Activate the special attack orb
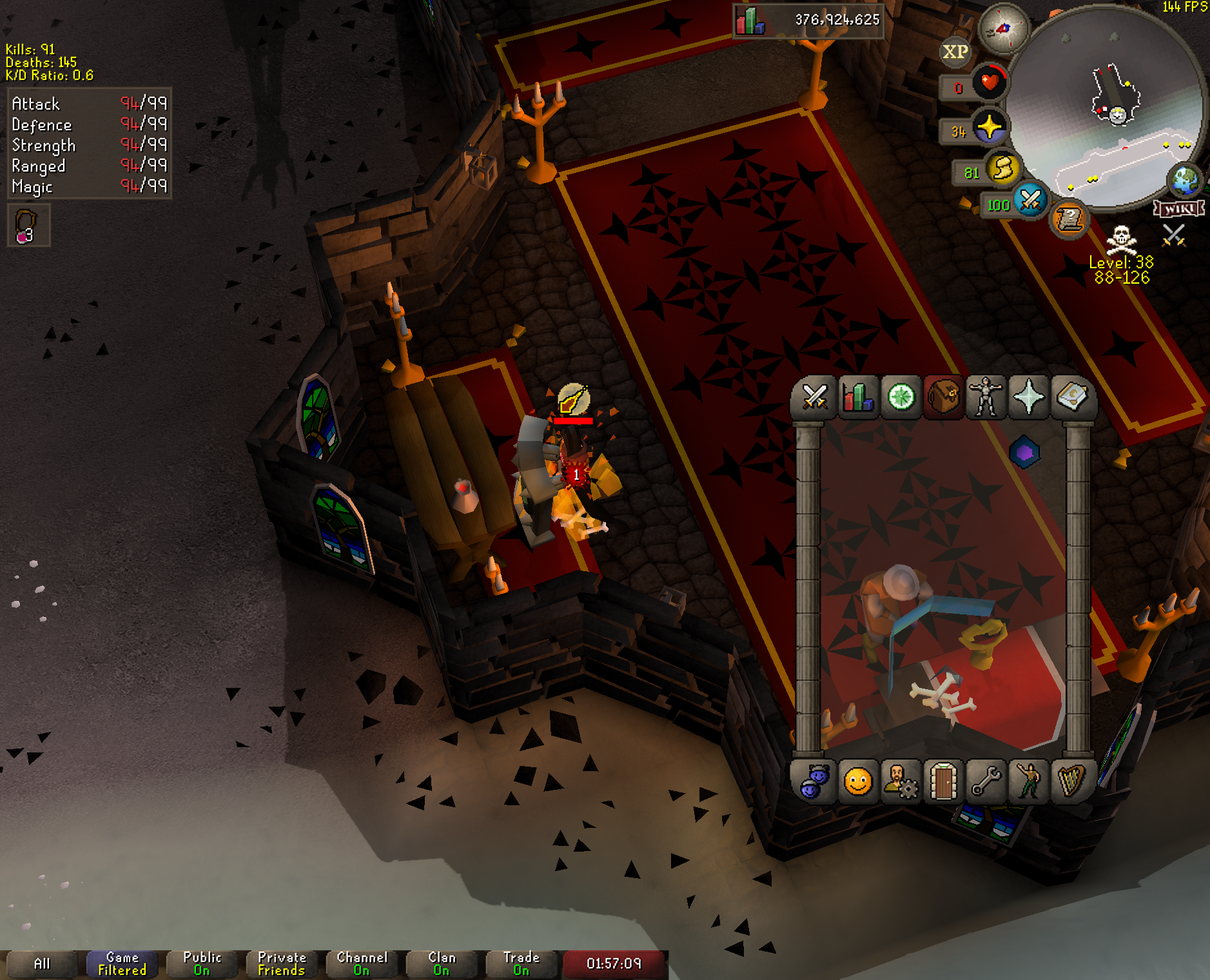This screenshot has width=1210, height=980. pos(1030,201)
